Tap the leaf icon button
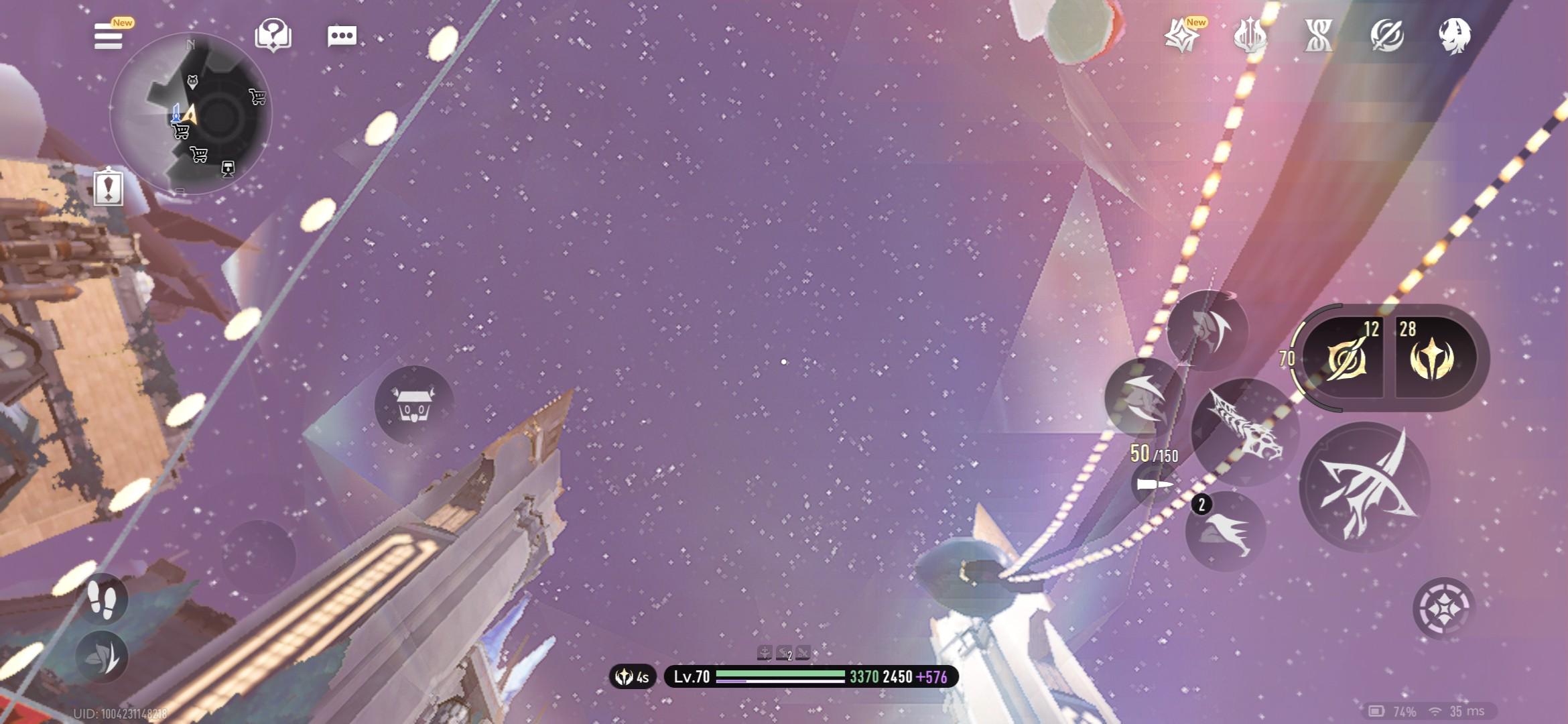The image size is (1568, 724). click(103, 657)
